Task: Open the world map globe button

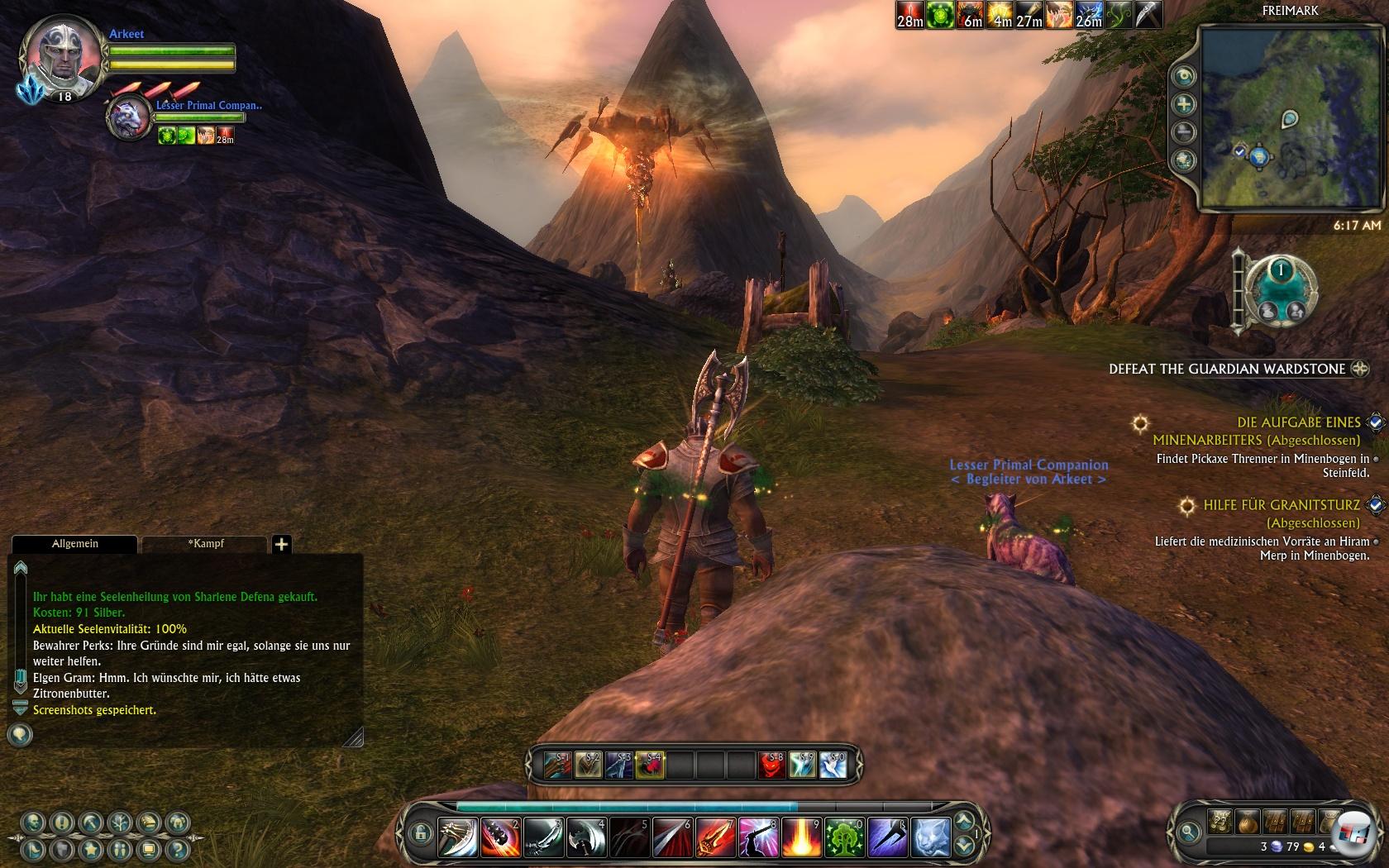Action: tap(1185, 160)
